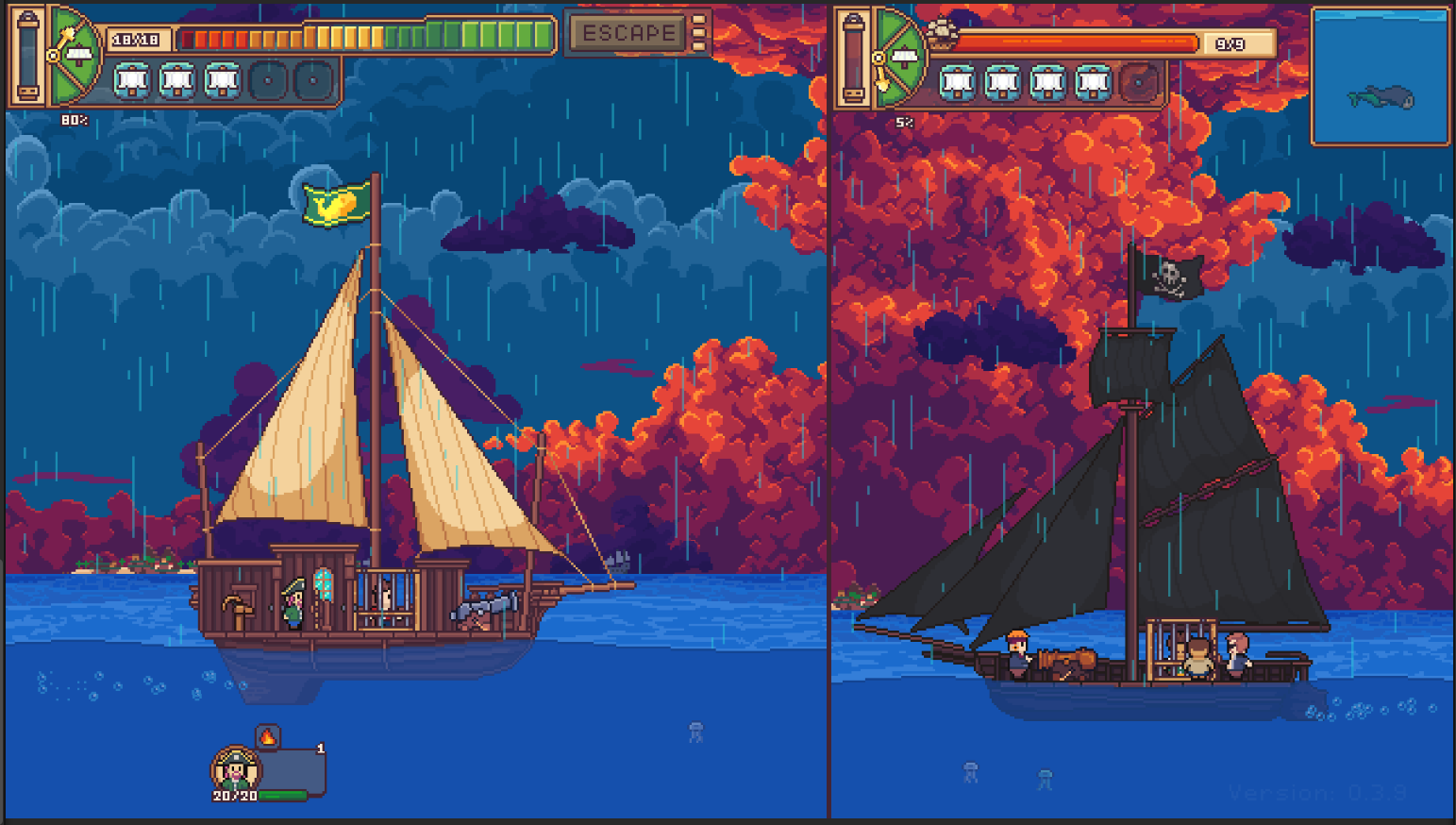Click the 52 label under the pirate gauge
Image resolution: width=1456 pixels, height=825 pixels.
904,123
